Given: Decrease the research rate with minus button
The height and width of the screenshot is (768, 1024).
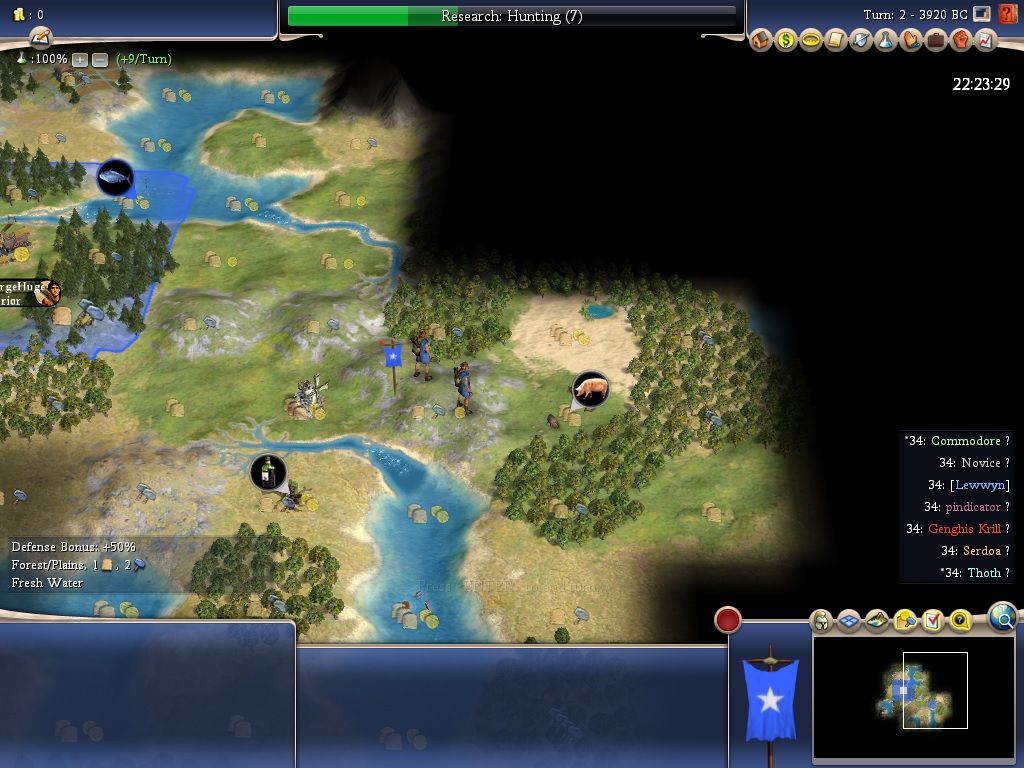Looking at the screenshot, I should pyautogui.click(x=100, y=59).
